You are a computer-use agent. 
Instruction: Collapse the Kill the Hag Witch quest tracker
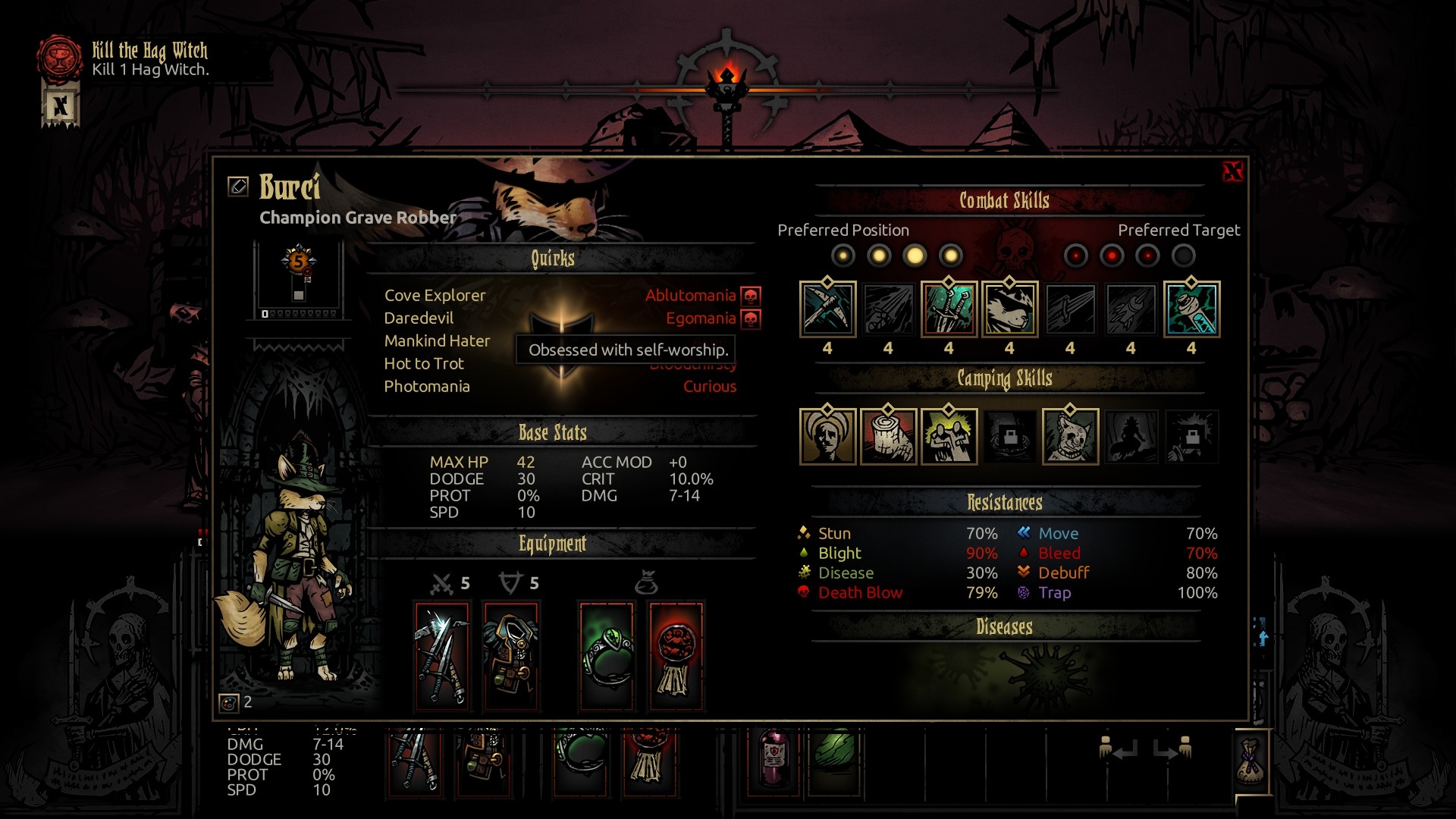pyautogui.click(x=60, y=105)
